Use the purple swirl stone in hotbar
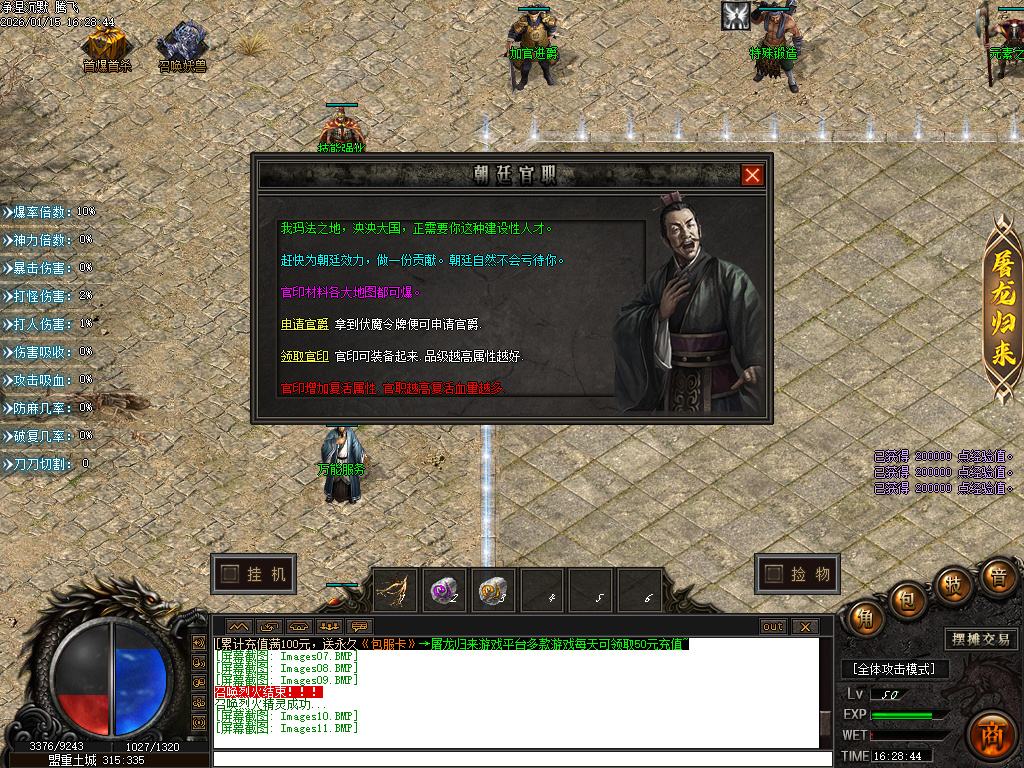Viewport: 1024px width, 768px height. [x=444, y=592]
